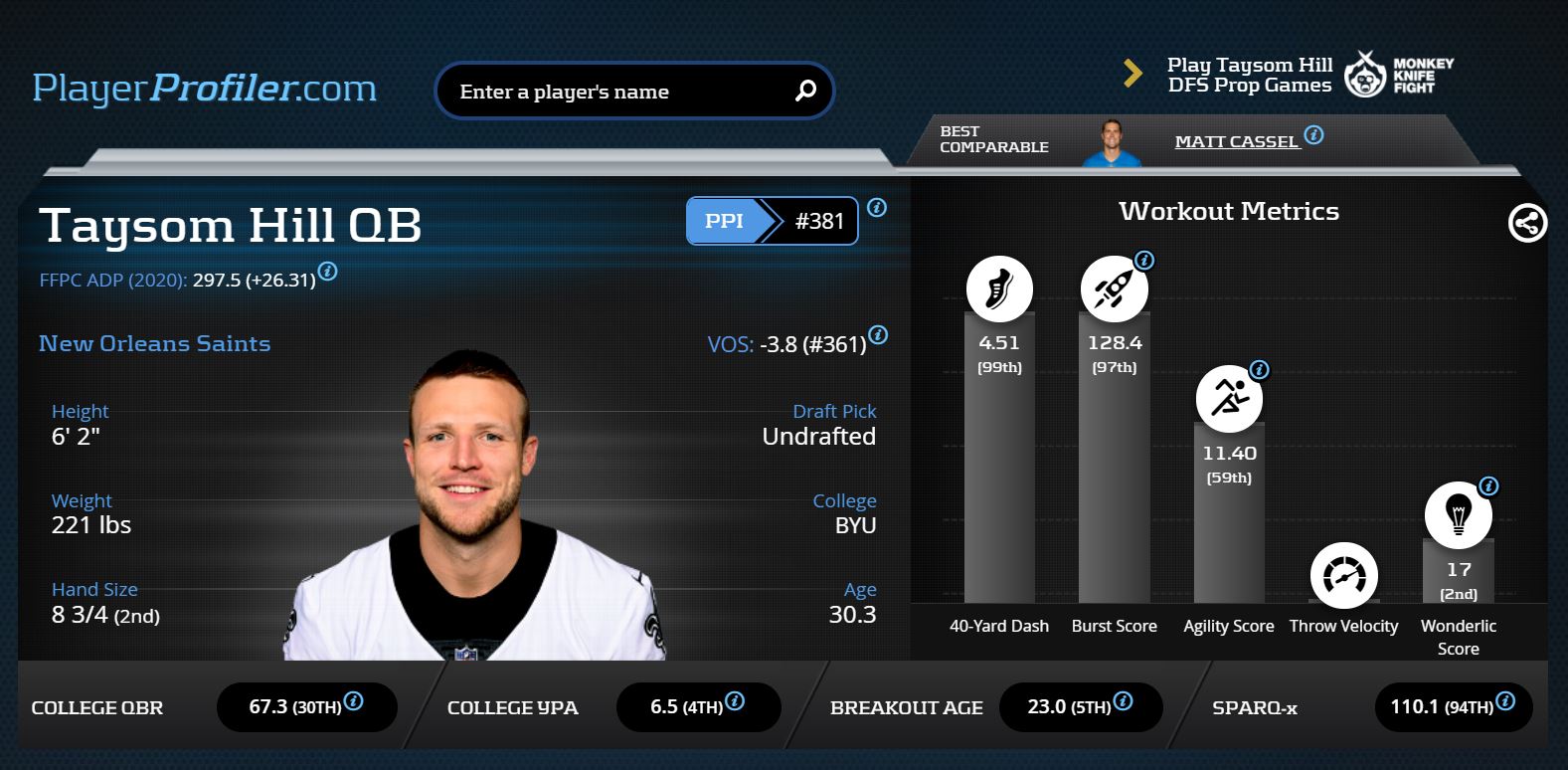1568x770 pixels.
Task: Select Matt Cassel's headshot thumbnail
Action: click(x=1110, y=142)
